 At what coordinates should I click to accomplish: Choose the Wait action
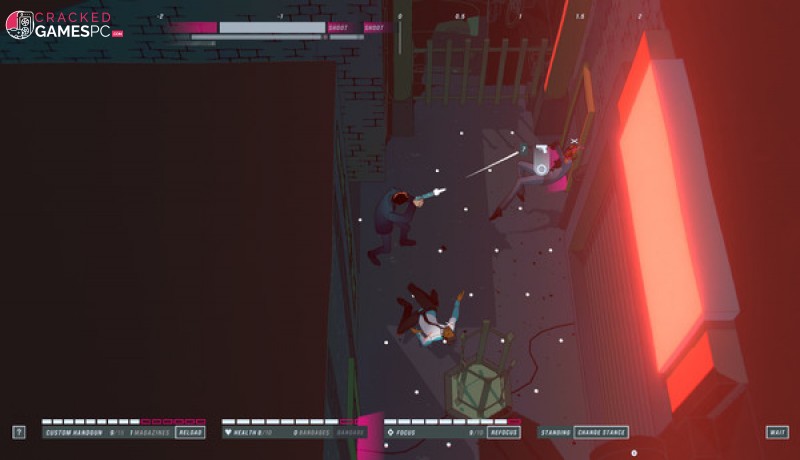point(777,432)
